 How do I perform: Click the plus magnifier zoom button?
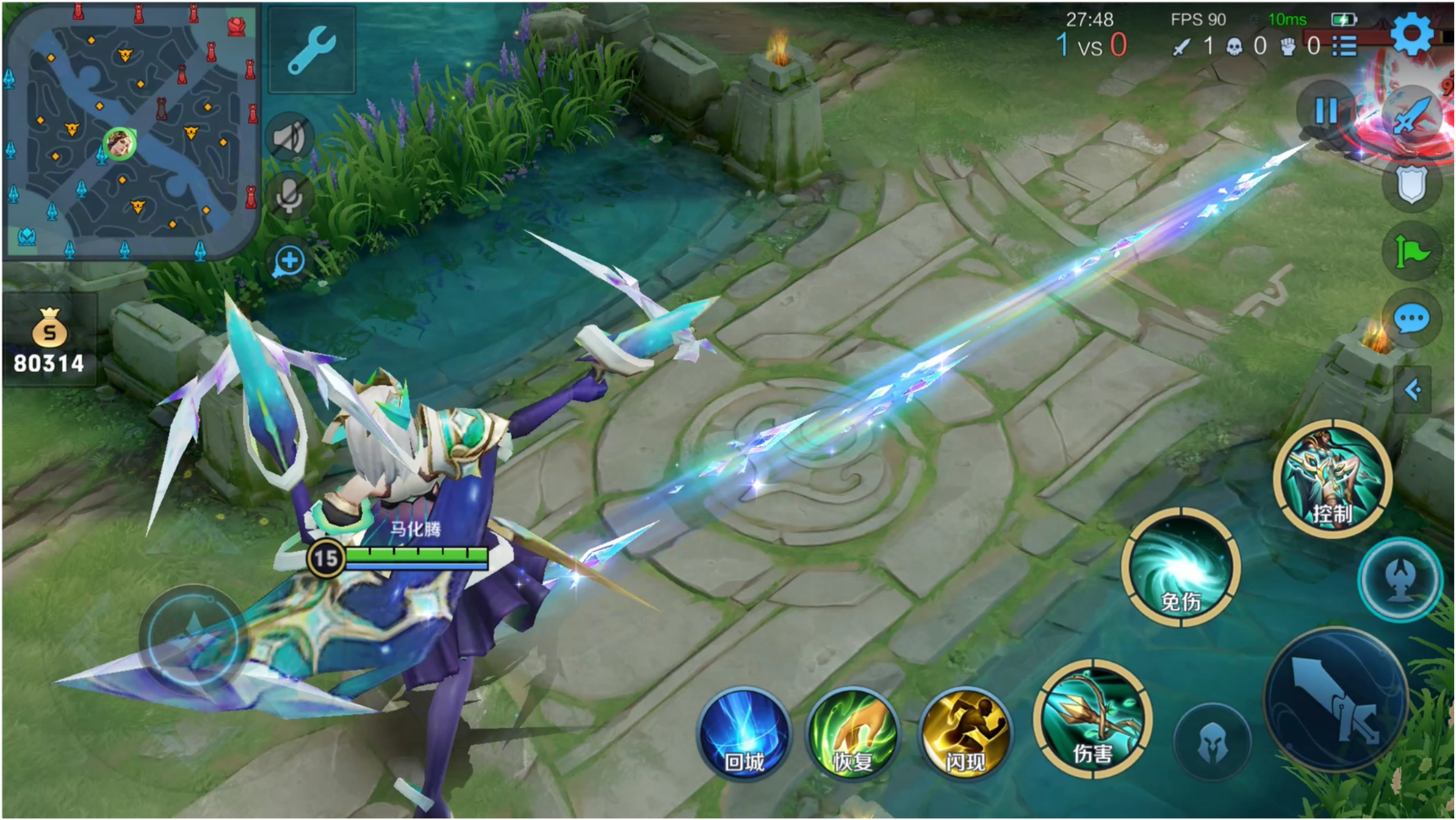[289, 261]
